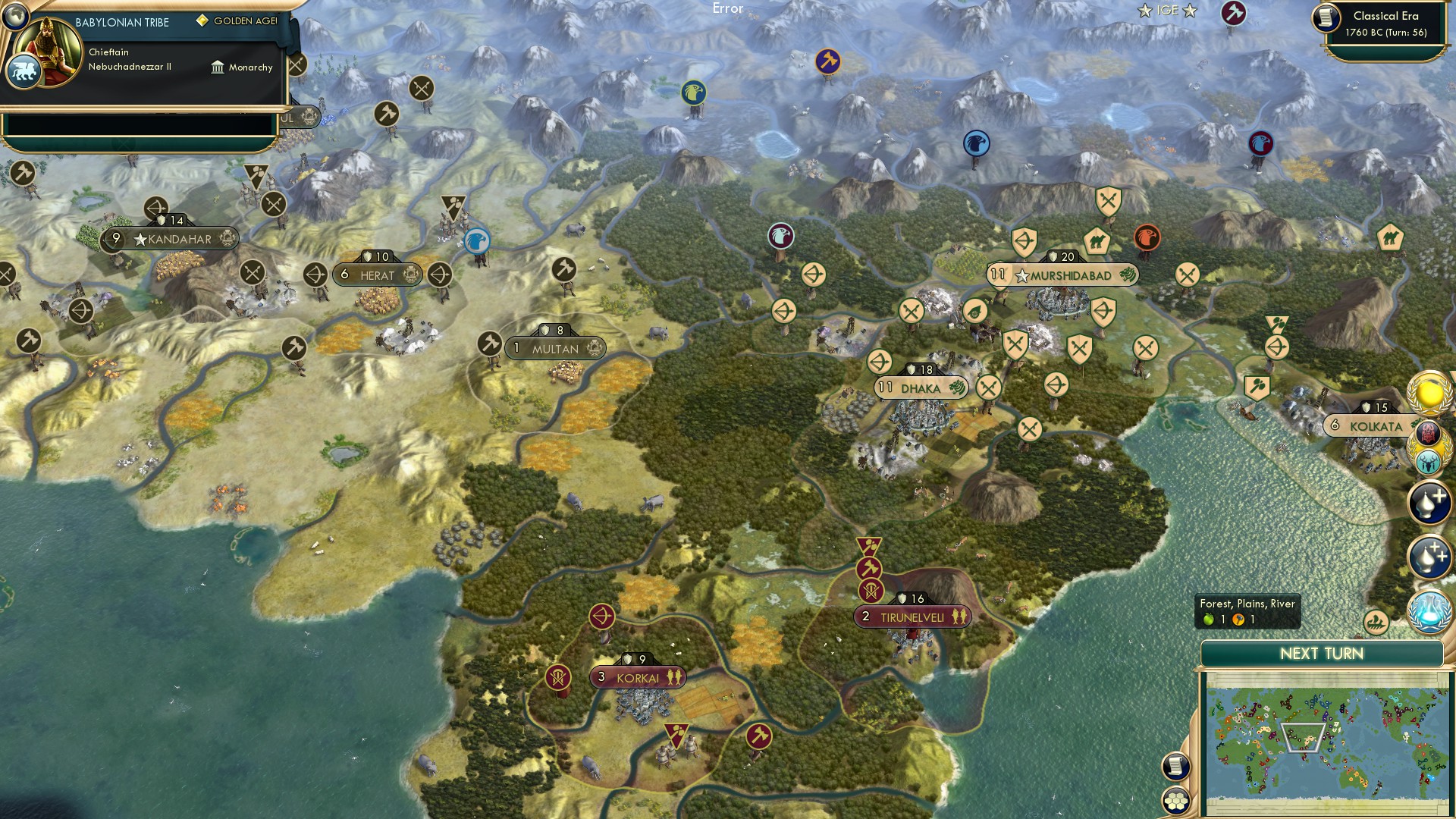Image resolution: width=1456 pixels, height=819 pixels.
Task: Click the capital star next to Kandahar
Action: 140,239
